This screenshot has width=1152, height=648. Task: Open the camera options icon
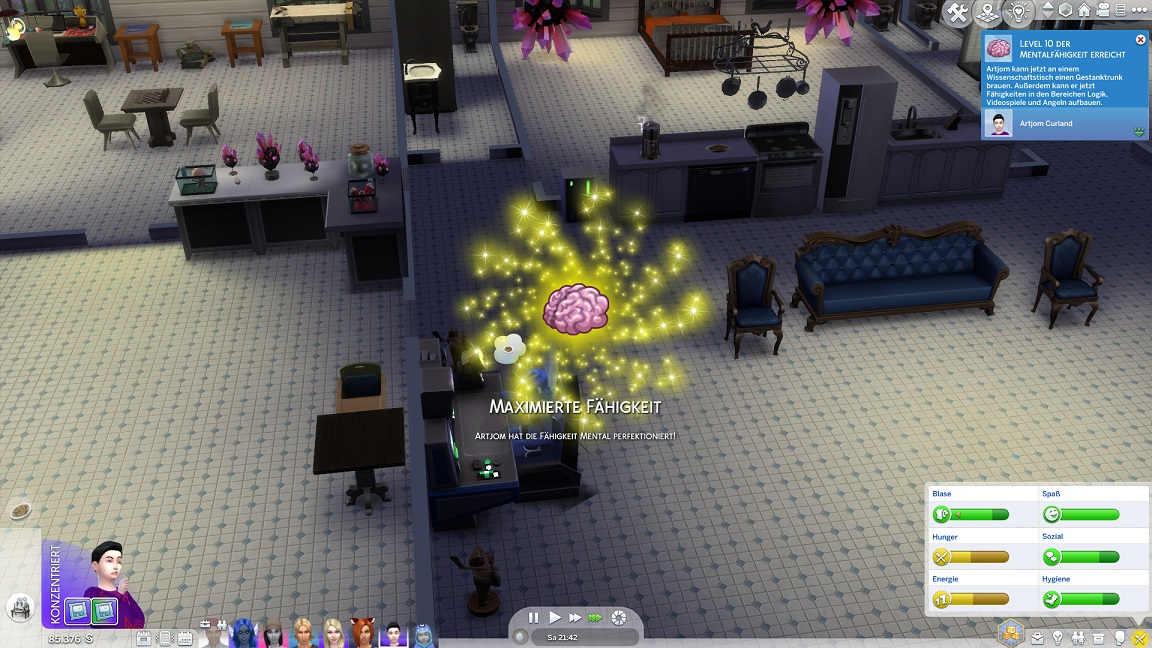[1103, 10]
